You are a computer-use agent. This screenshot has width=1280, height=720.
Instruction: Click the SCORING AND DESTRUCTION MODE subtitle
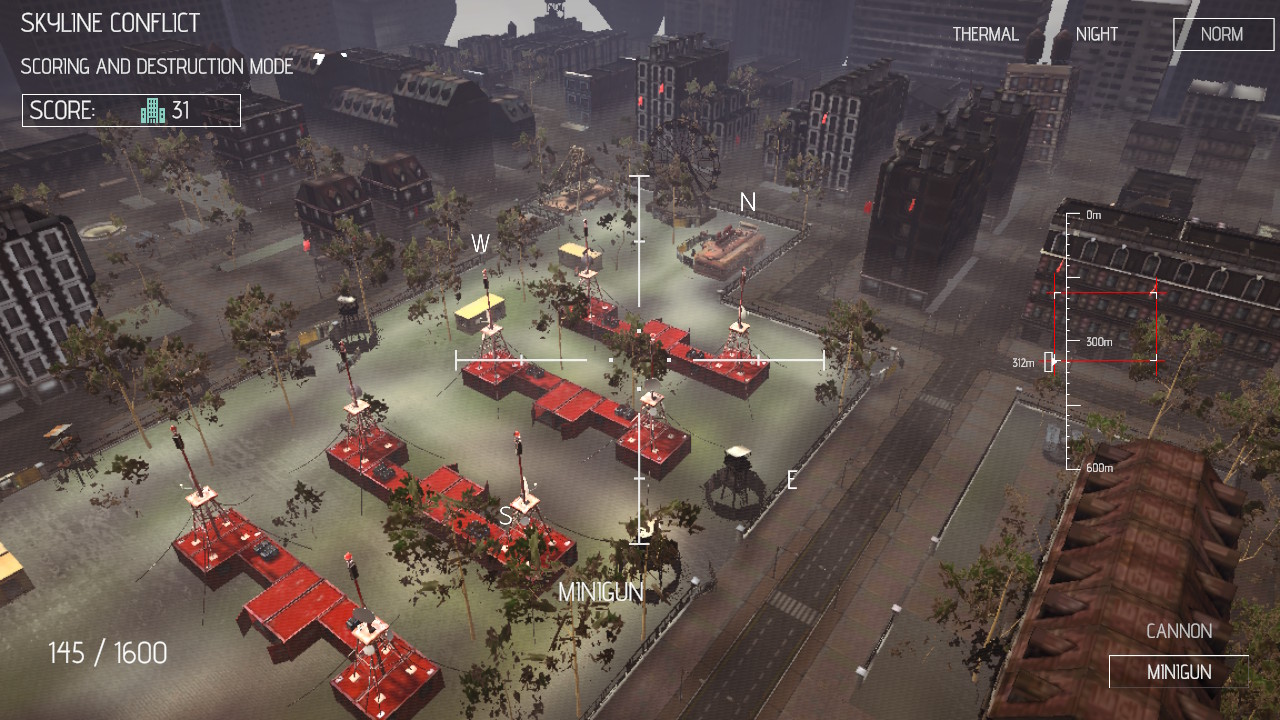[x=155, y=66]
